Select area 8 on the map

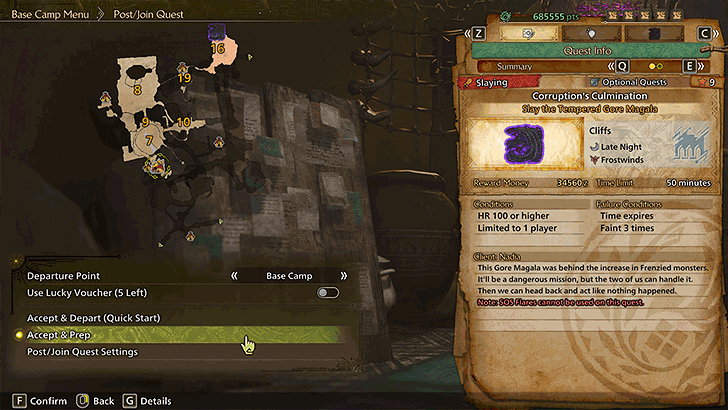point(138,89)
